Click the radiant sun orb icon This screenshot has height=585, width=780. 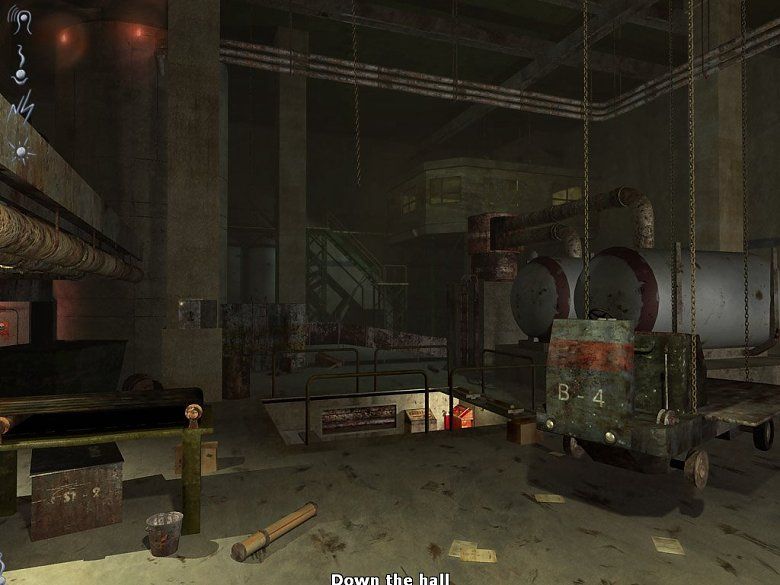coord(20,150)
